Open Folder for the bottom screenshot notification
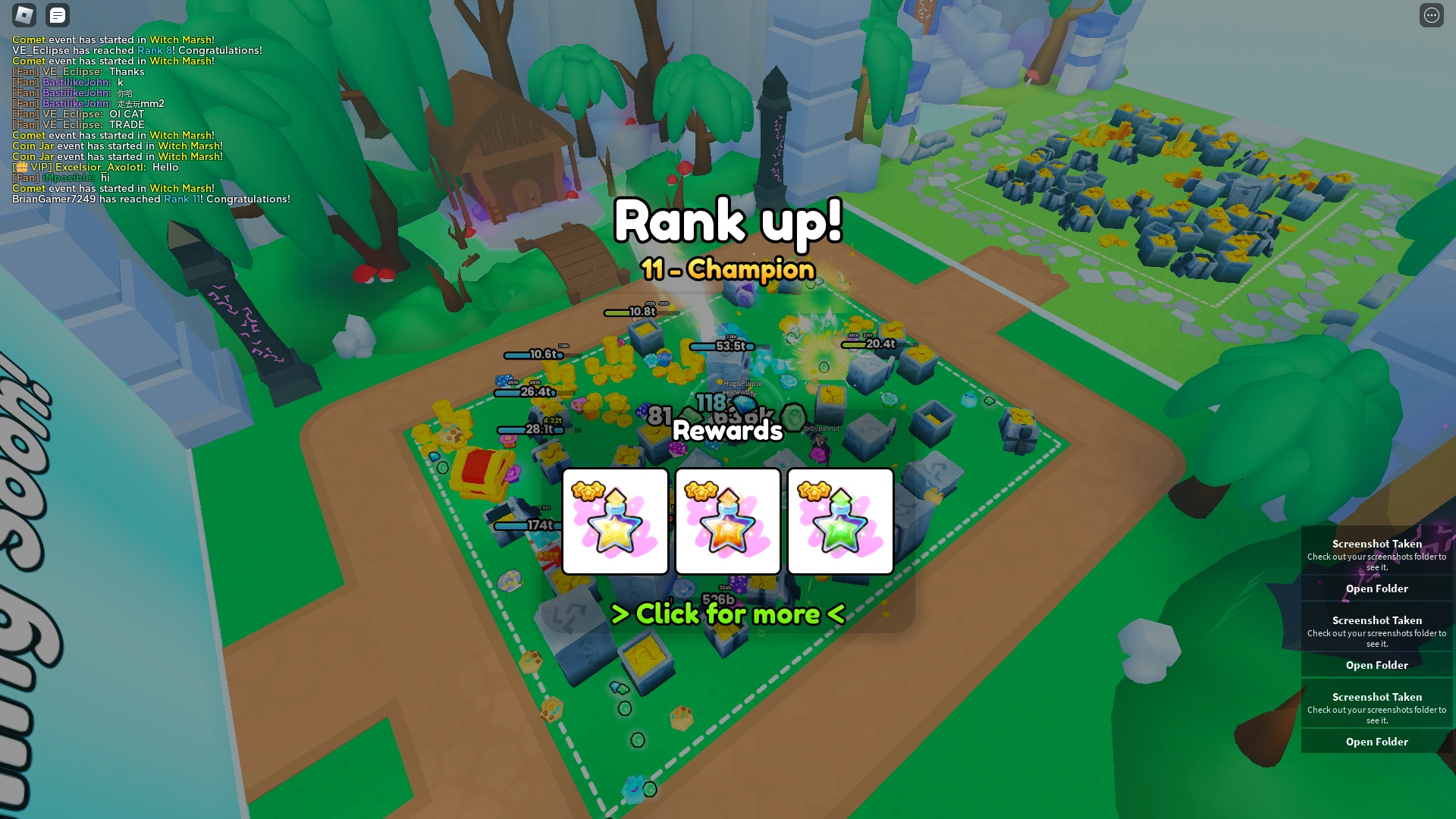The width and height of the screenshot is (1456, 819). click(1376, 742)
